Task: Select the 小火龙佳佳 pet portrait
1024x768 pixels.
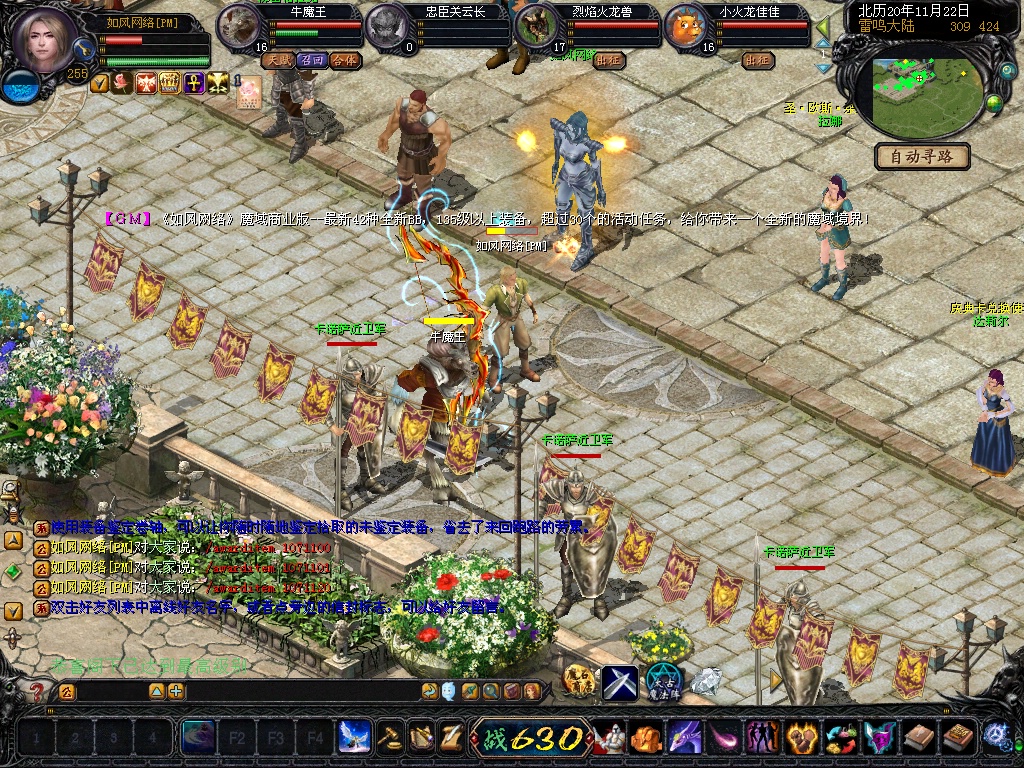Action: pyautogui.click(x=687, y=26)
